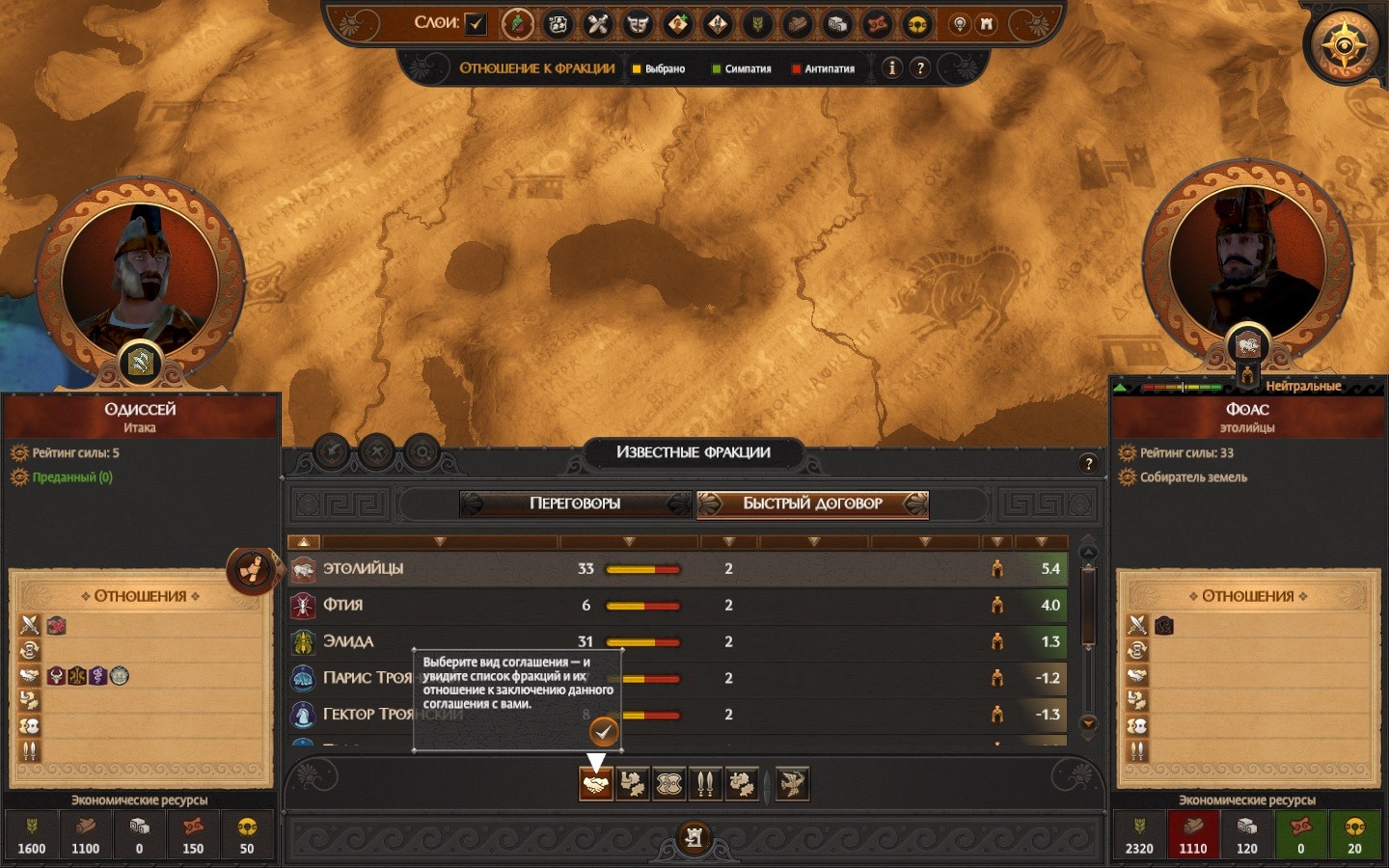This screenshot has width=1389, height=868.
Task: Select the Быстрый договор tab
Action: 812,503
